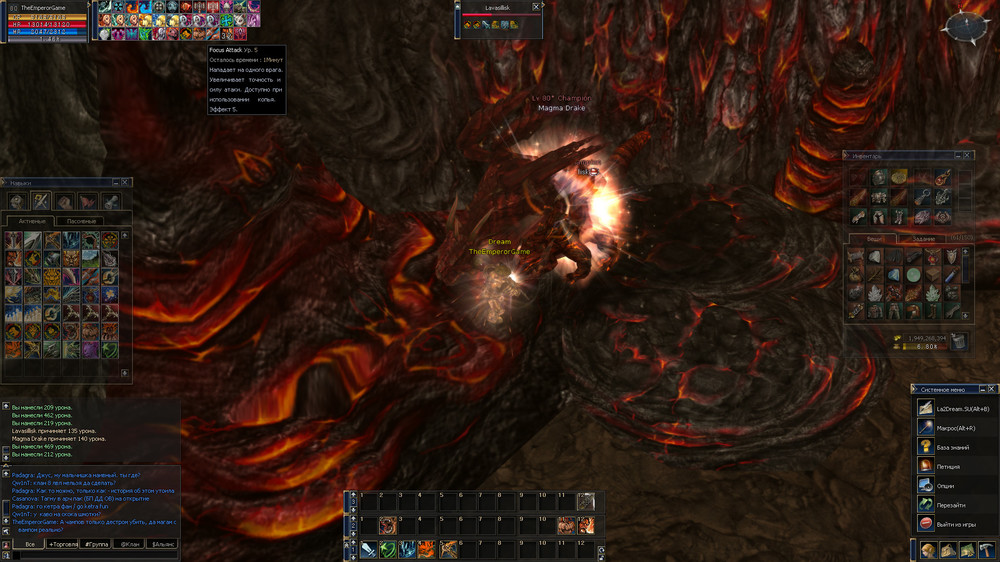
Task: Close the Lavasilisk target window
Action: tap(536, 7)
